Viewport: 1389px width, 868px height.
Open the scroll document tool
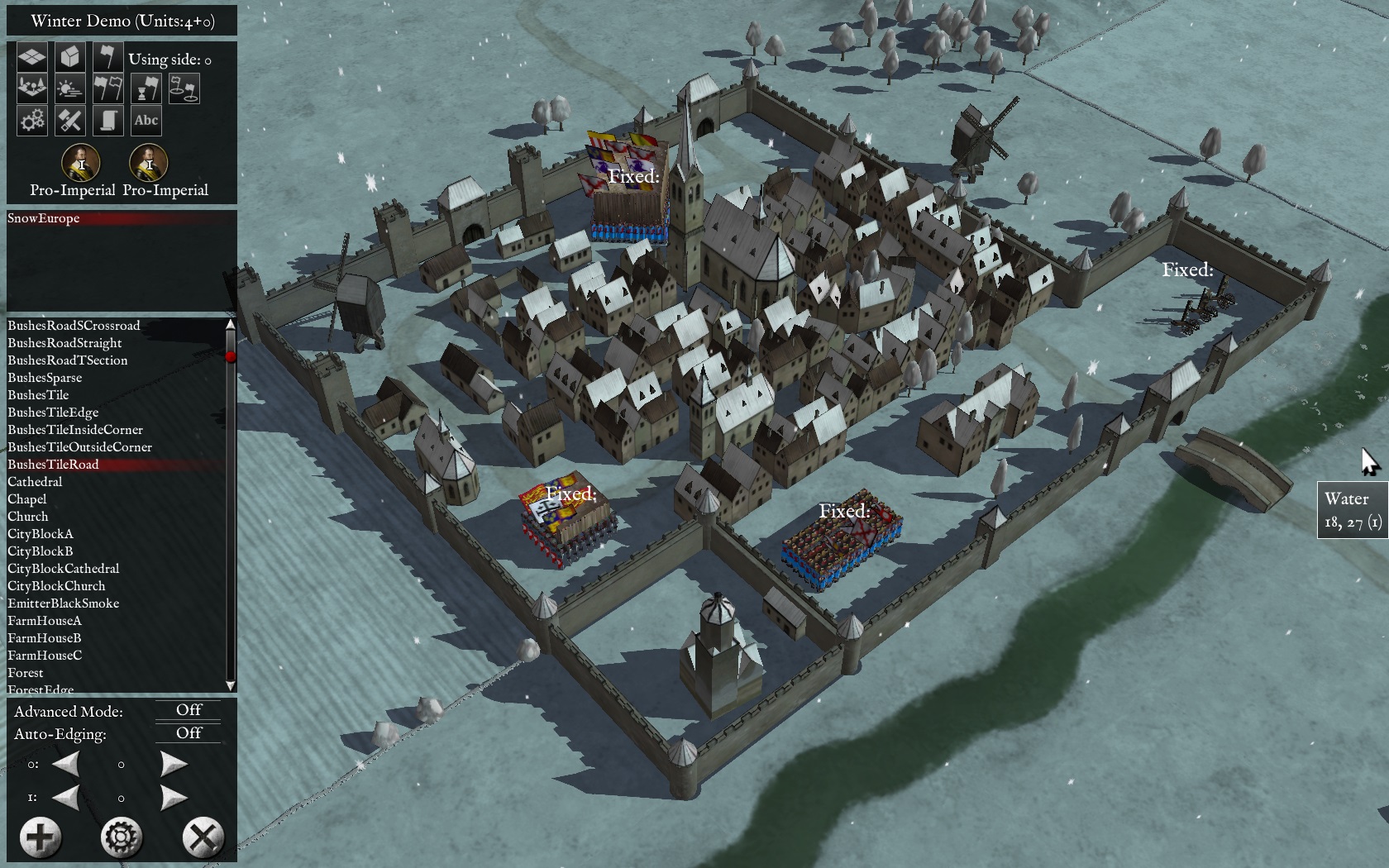pos(107,121)
